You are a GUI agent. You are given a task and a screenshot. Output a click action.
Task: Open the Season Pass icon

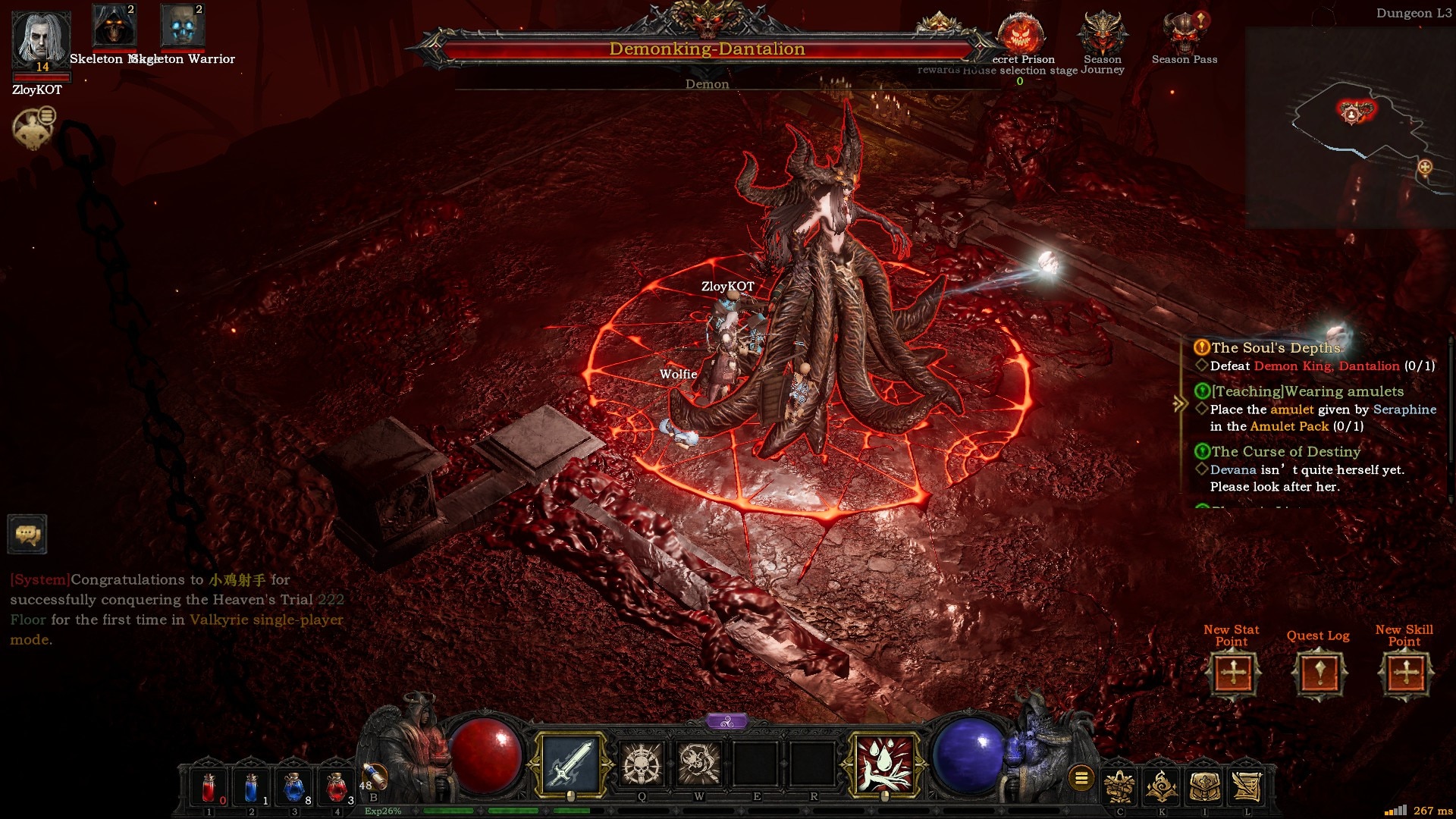coord(1184,35)
